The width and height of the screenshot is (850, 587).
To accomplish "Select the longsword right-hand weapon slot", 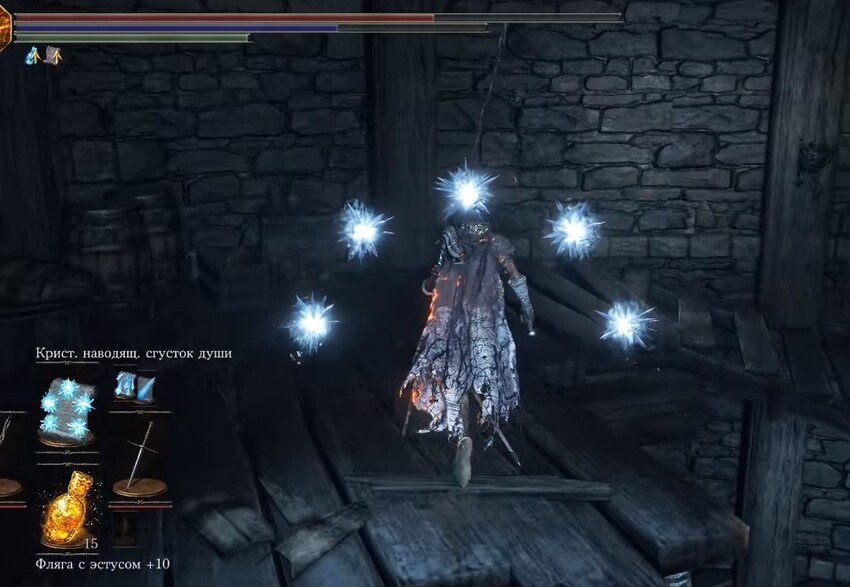I will [x=139, y=459].
